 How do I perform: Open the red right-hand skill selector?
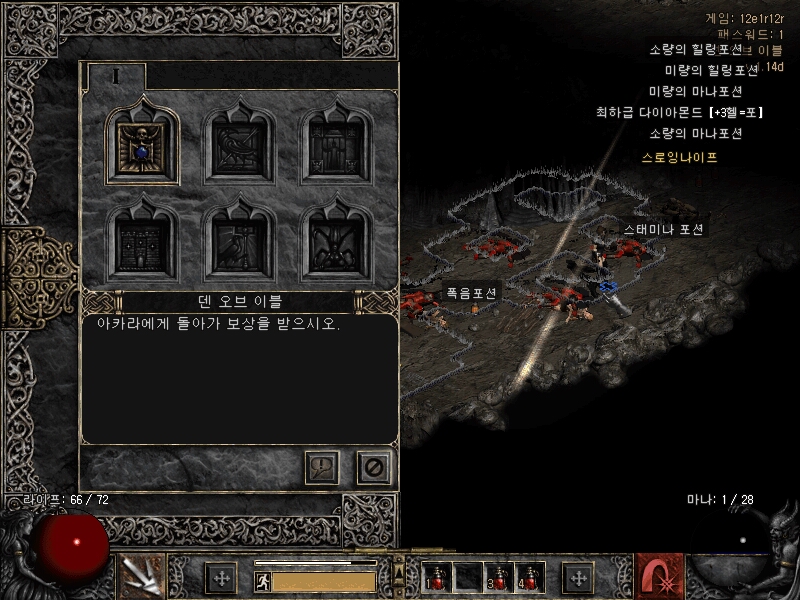click(x=659, y=576)
